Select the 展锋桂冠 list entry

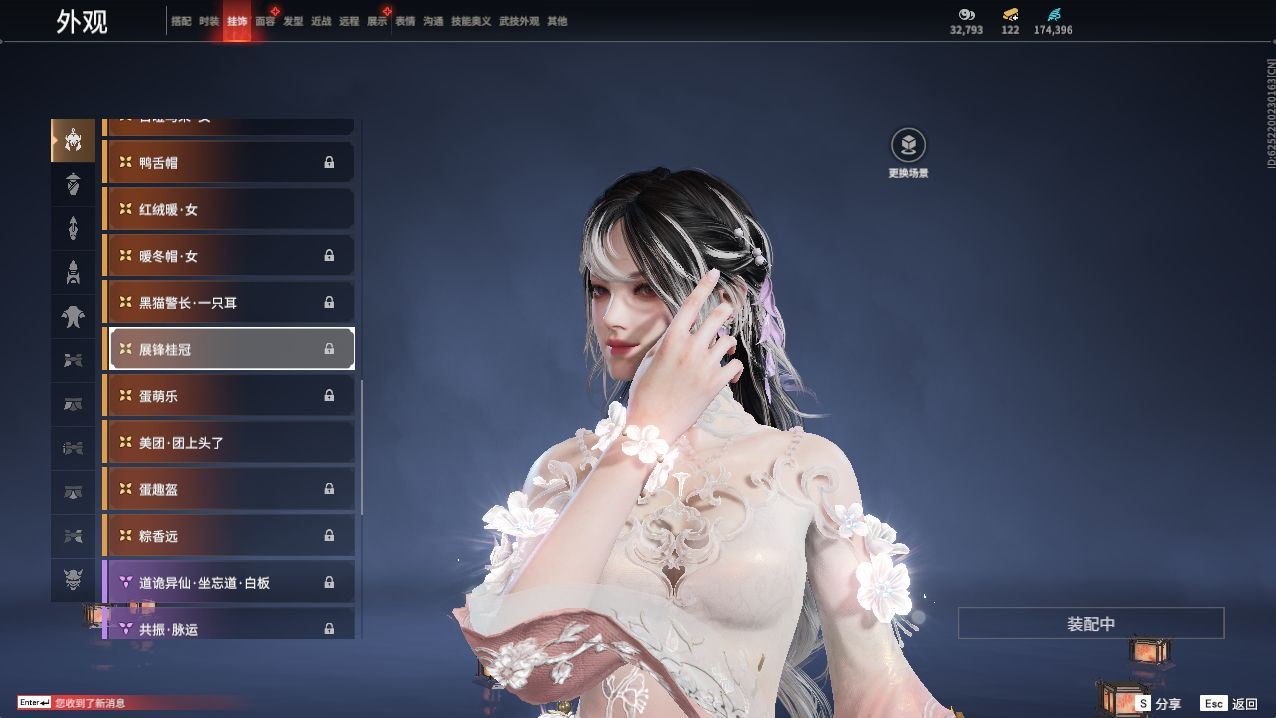(230, 349)
